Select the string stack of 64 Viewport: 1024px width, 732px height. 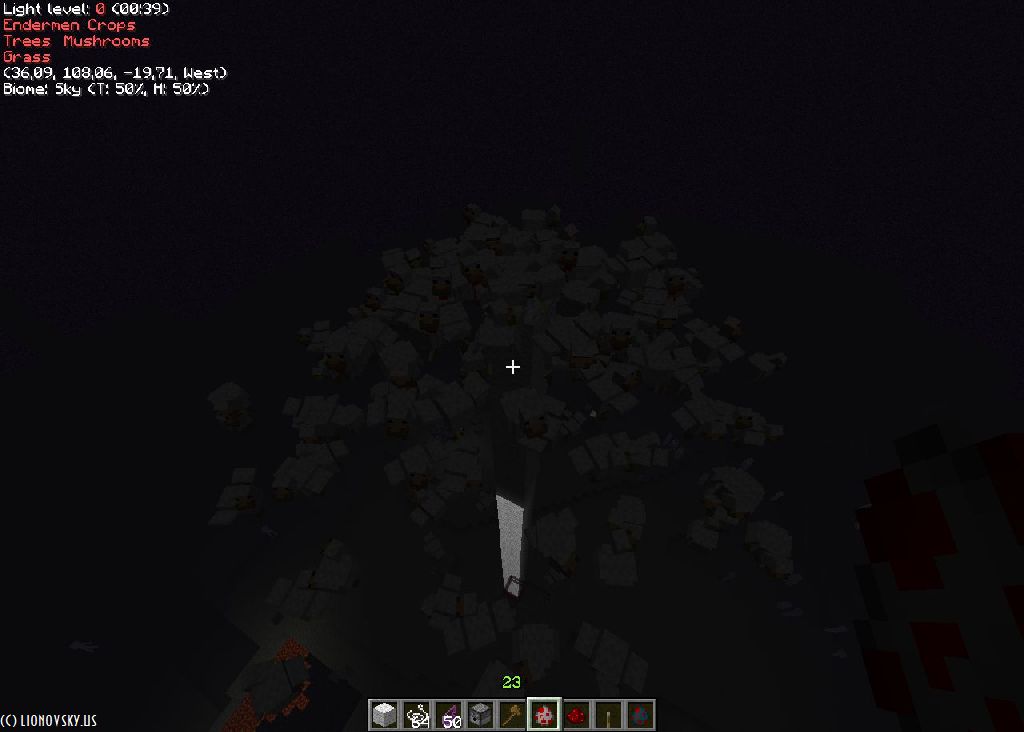point(416,714)
